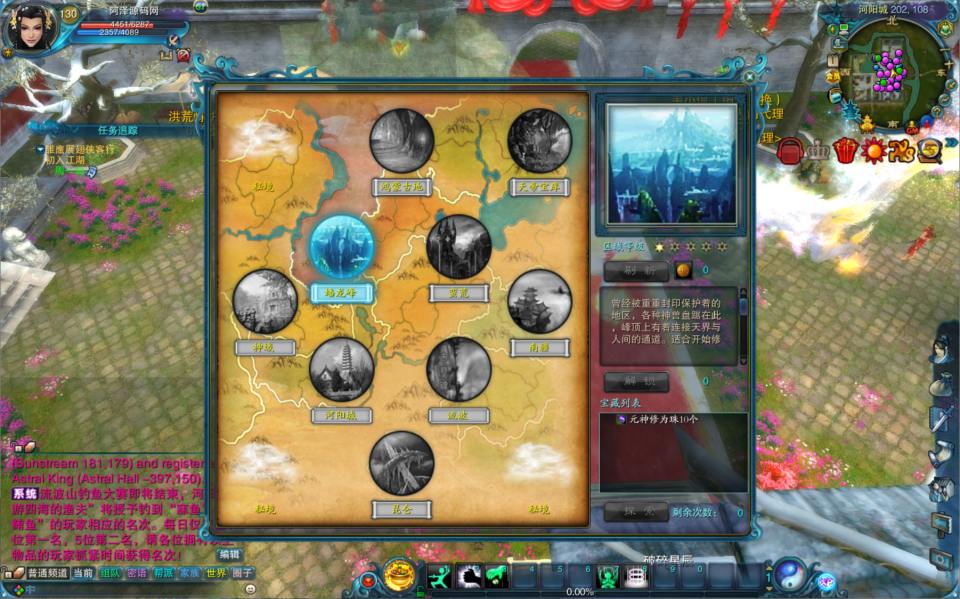The width and height of the screenshot is (960, 599).
Task: Switch chat to the 世界 channel tab
Action: (x=216, y=574)
